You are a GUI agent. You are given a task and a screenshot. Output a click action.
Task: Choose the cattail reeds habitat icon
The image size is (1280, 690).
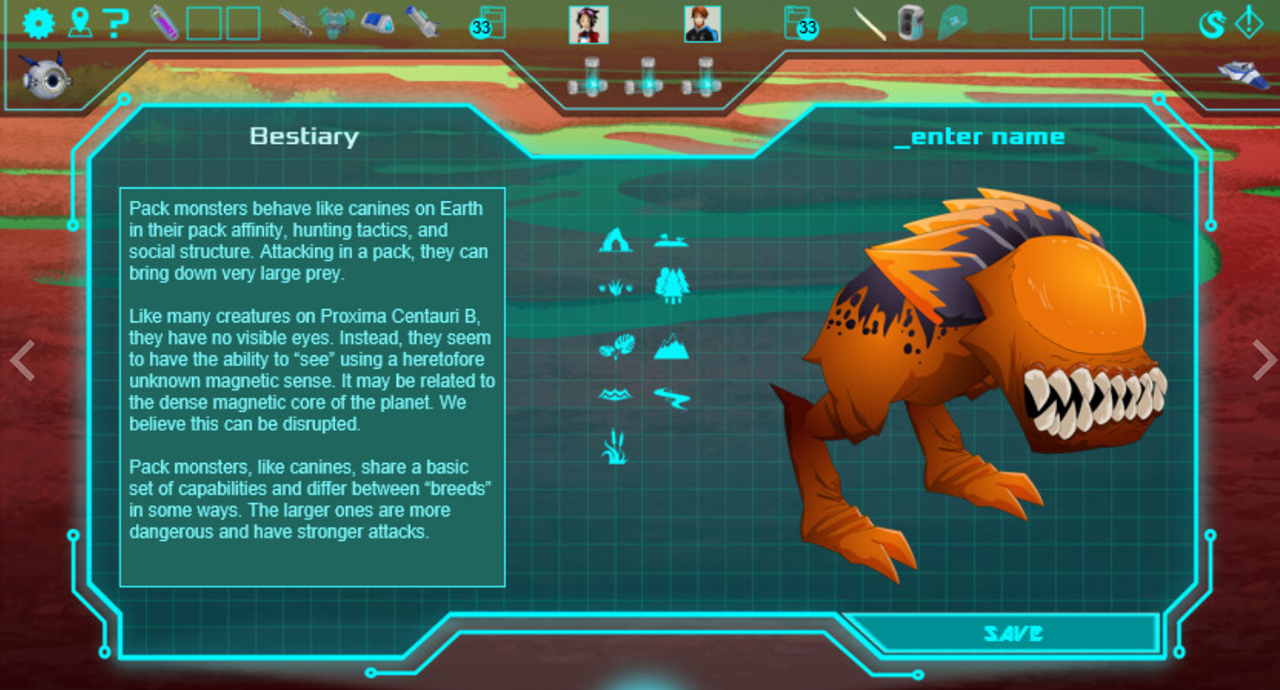pyautogui.click(x=614, y=446)
